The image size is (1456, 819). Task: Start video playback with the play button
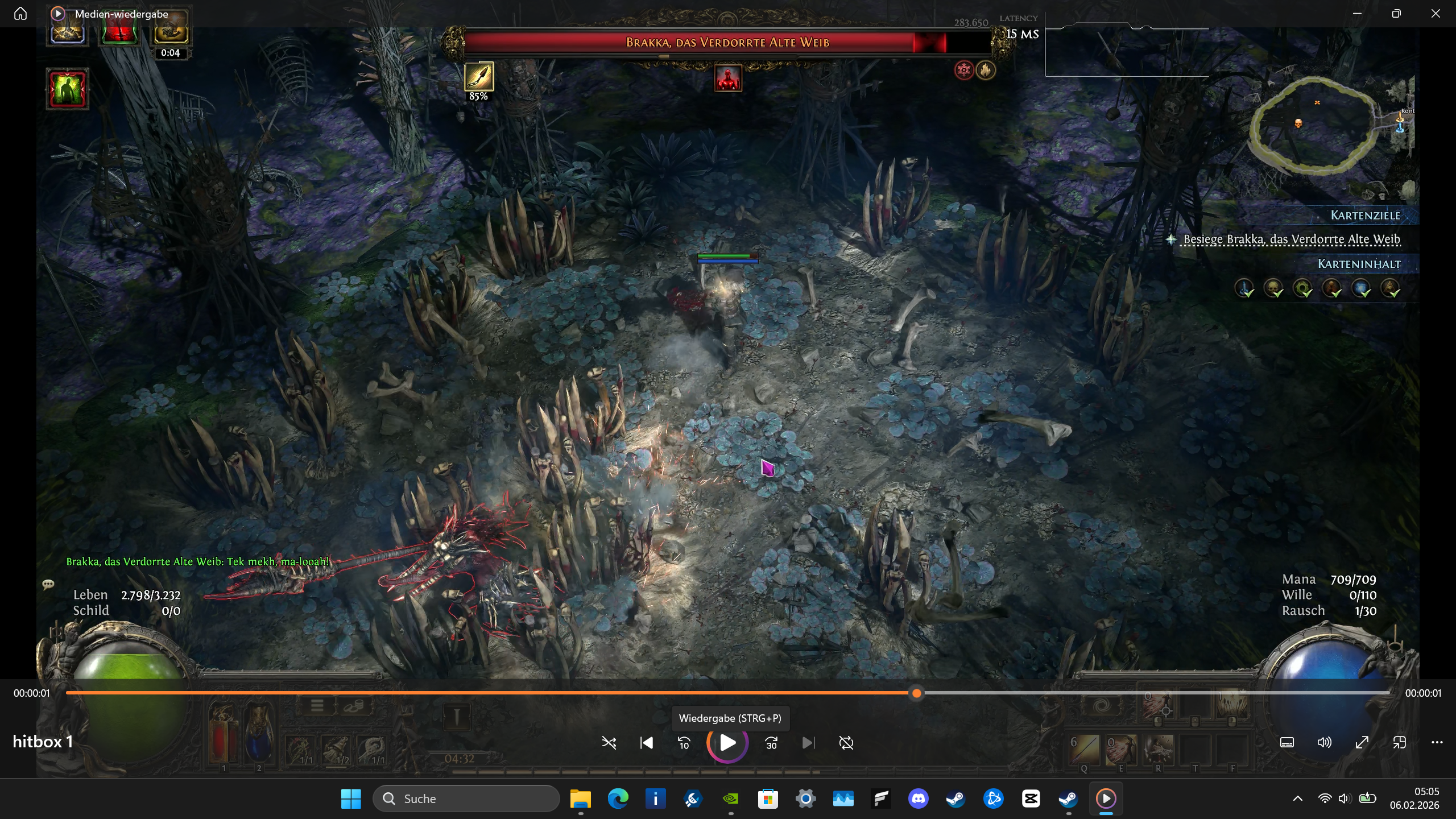(727, 743)
